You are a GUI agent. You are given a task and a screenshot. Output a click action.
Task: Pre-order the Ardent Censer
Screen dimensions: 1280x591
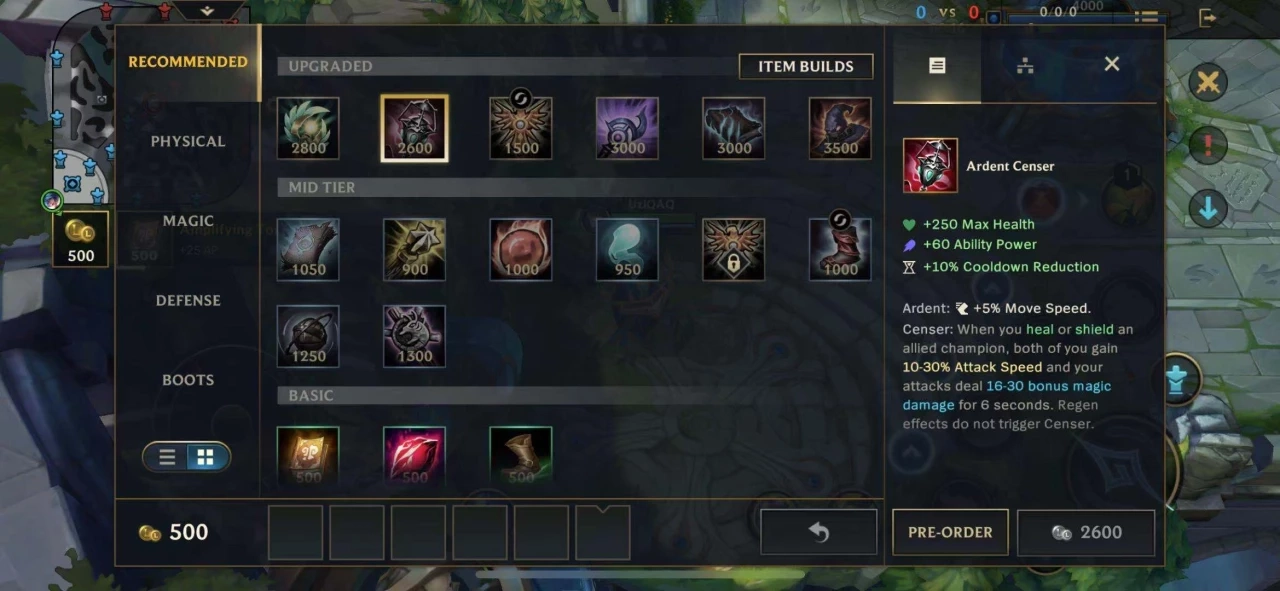(x=950, y=532)
